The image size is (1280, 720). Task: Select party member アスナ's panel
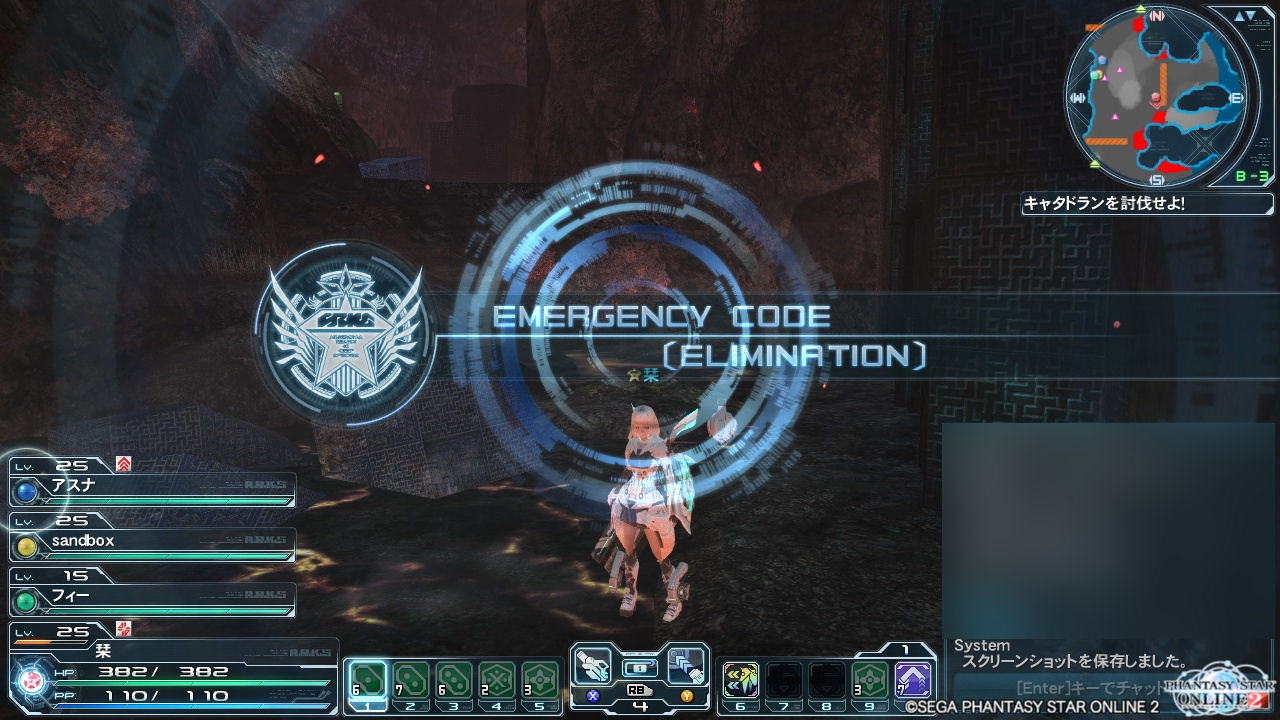tap(154, 490)
